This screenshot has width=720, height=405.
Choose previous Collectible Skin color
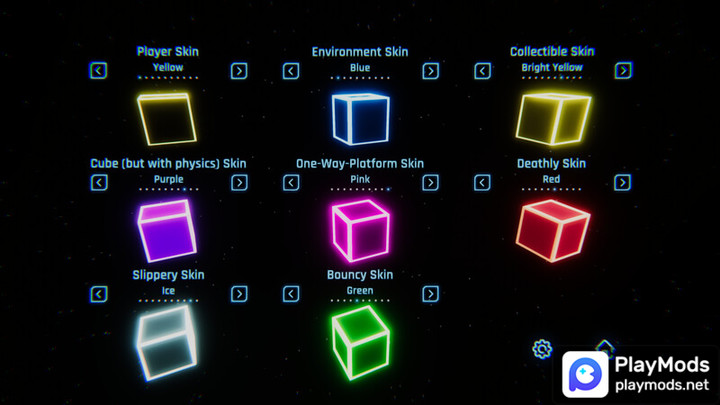point(482,71)
